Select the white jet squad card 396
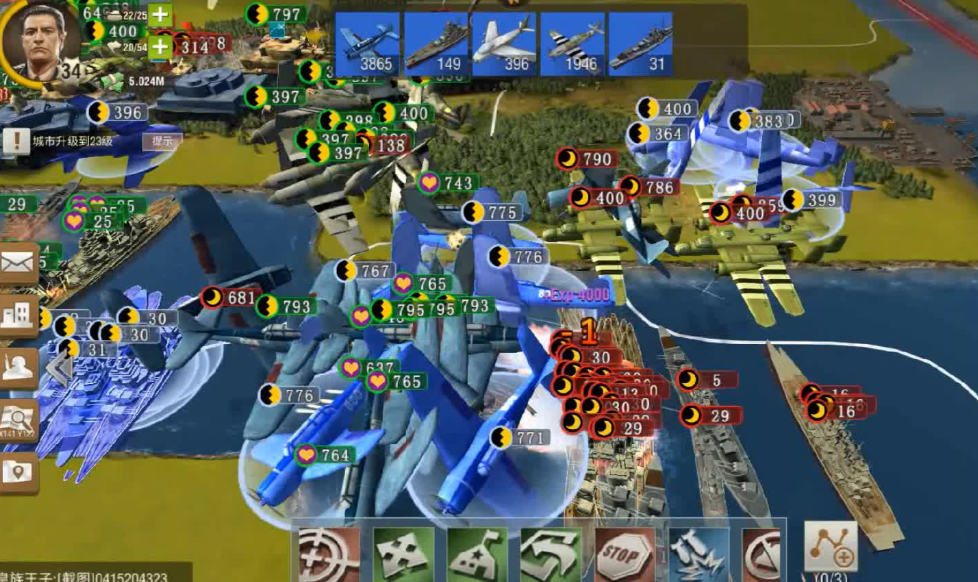Screen dimensions: 978x582 click(504, 44)
